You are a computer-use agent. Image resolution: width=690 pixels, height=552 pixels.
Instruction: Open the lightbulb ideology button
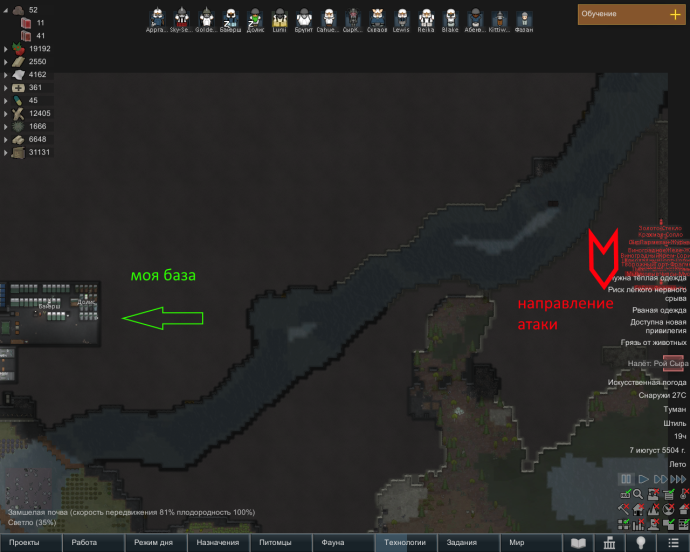pyautogui.click(x=640, y=542)
